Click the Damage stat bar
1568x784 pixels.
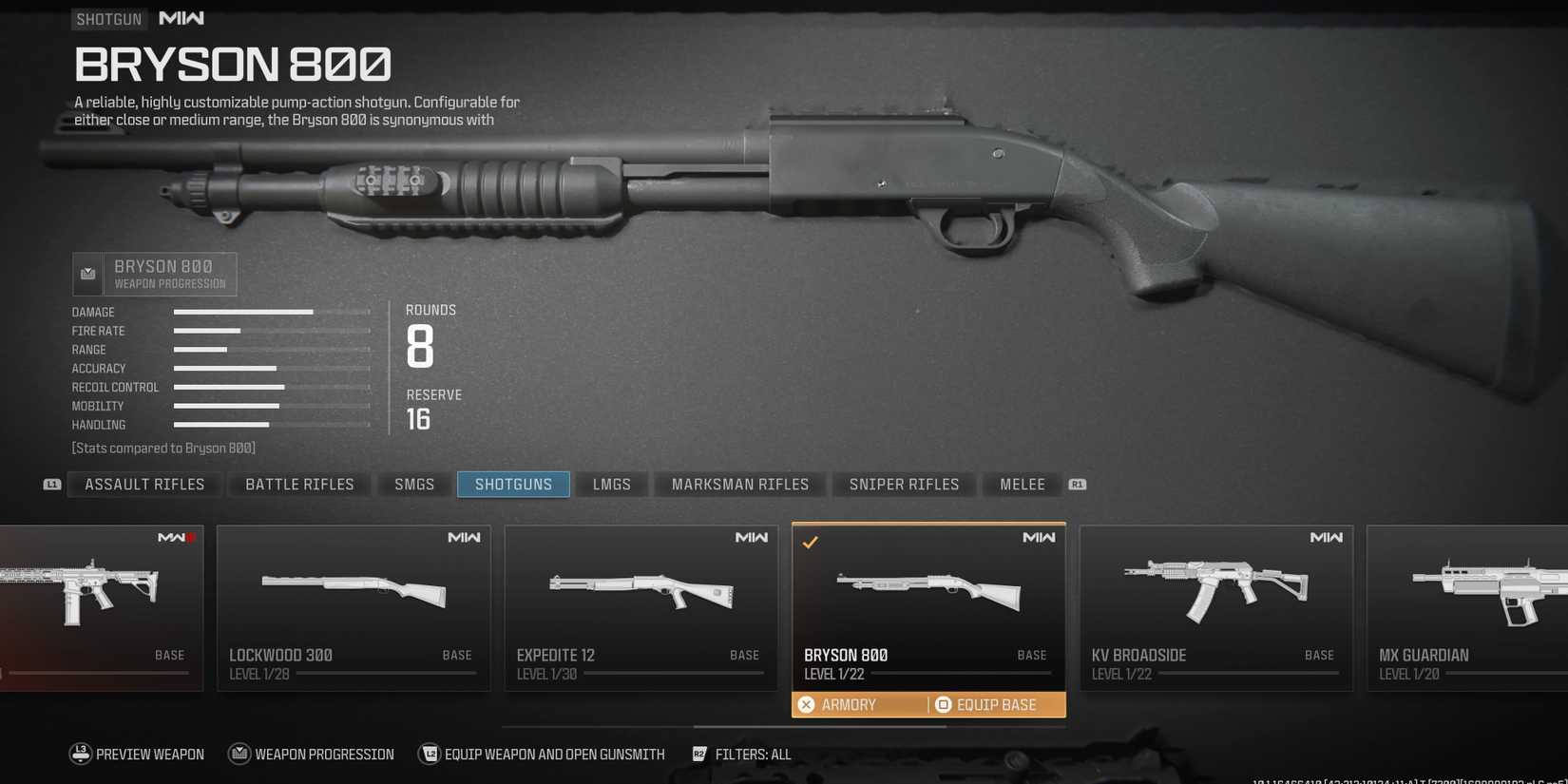point(242,311)
